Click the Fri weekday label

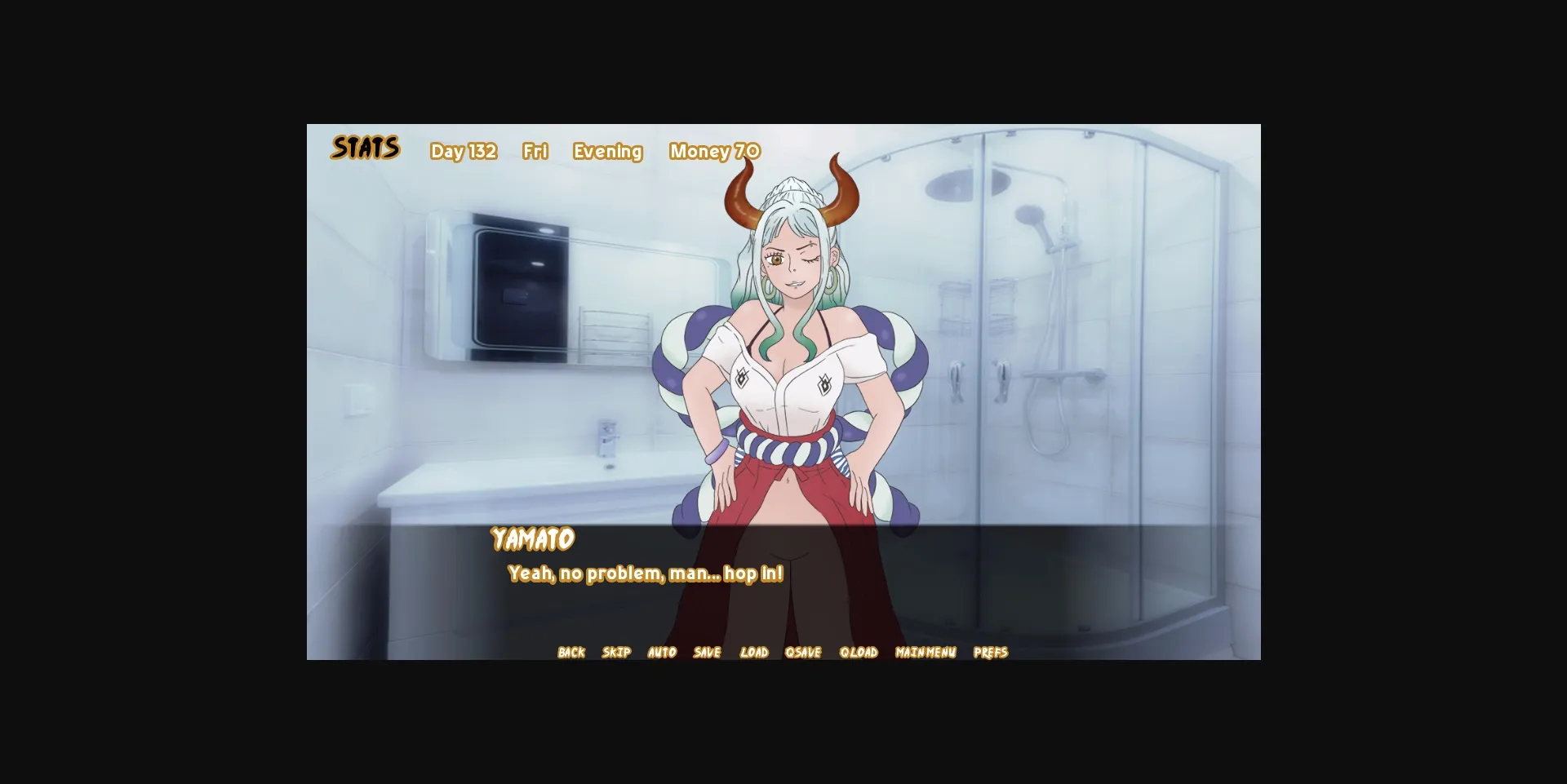click(535, 151)
